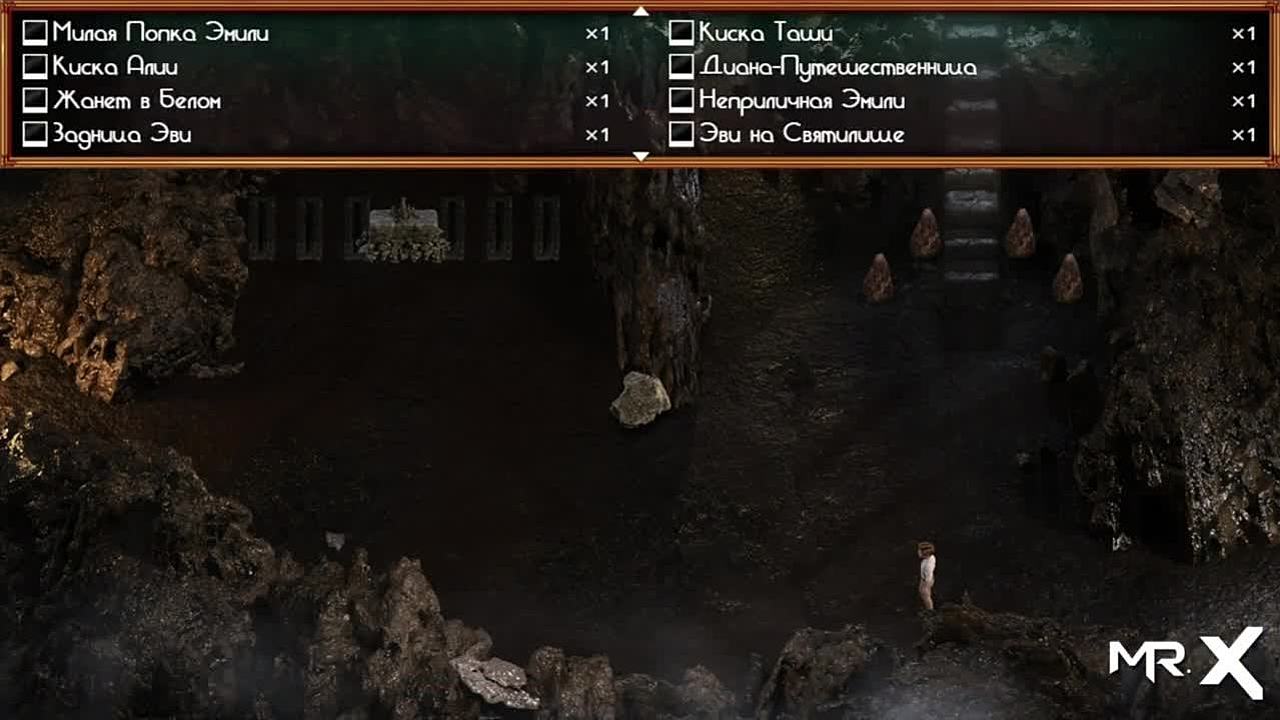This screenshot has width=1280, height=720.
Task: Select Неприличная Эмили from the list
Action: (x=802, y=101)
